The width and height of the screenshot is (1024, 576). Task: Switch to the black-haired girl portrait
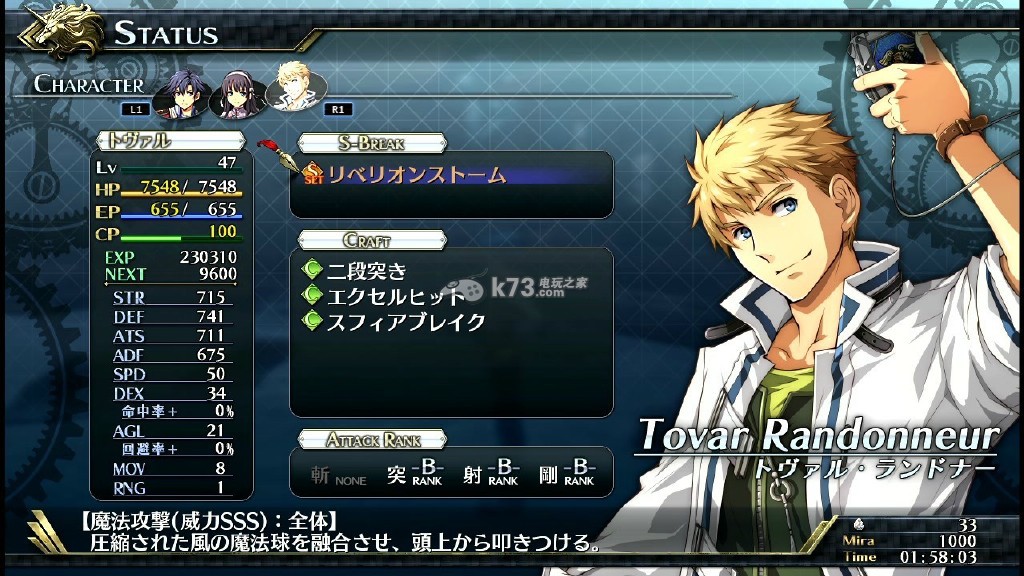240,90
